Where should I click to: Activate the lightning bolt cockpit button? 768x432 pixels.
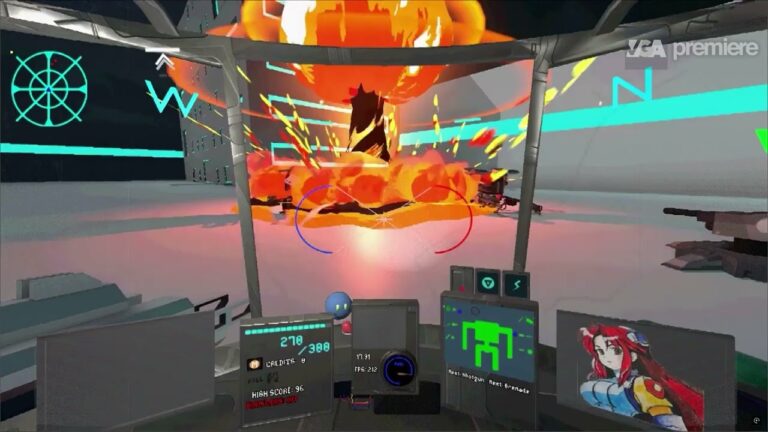coord(515,285)
